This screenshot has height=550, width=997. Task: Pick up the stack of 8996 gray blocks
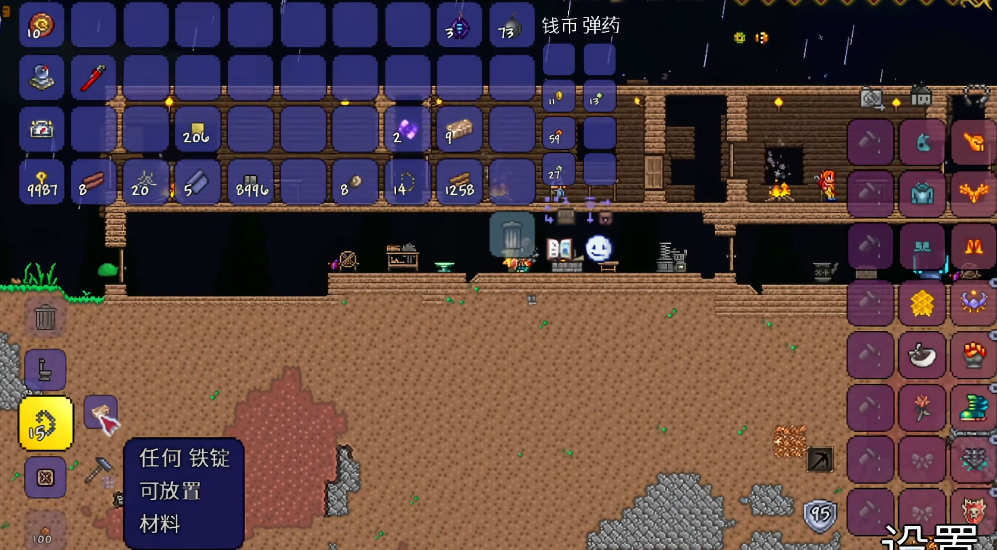coord(250,182)
